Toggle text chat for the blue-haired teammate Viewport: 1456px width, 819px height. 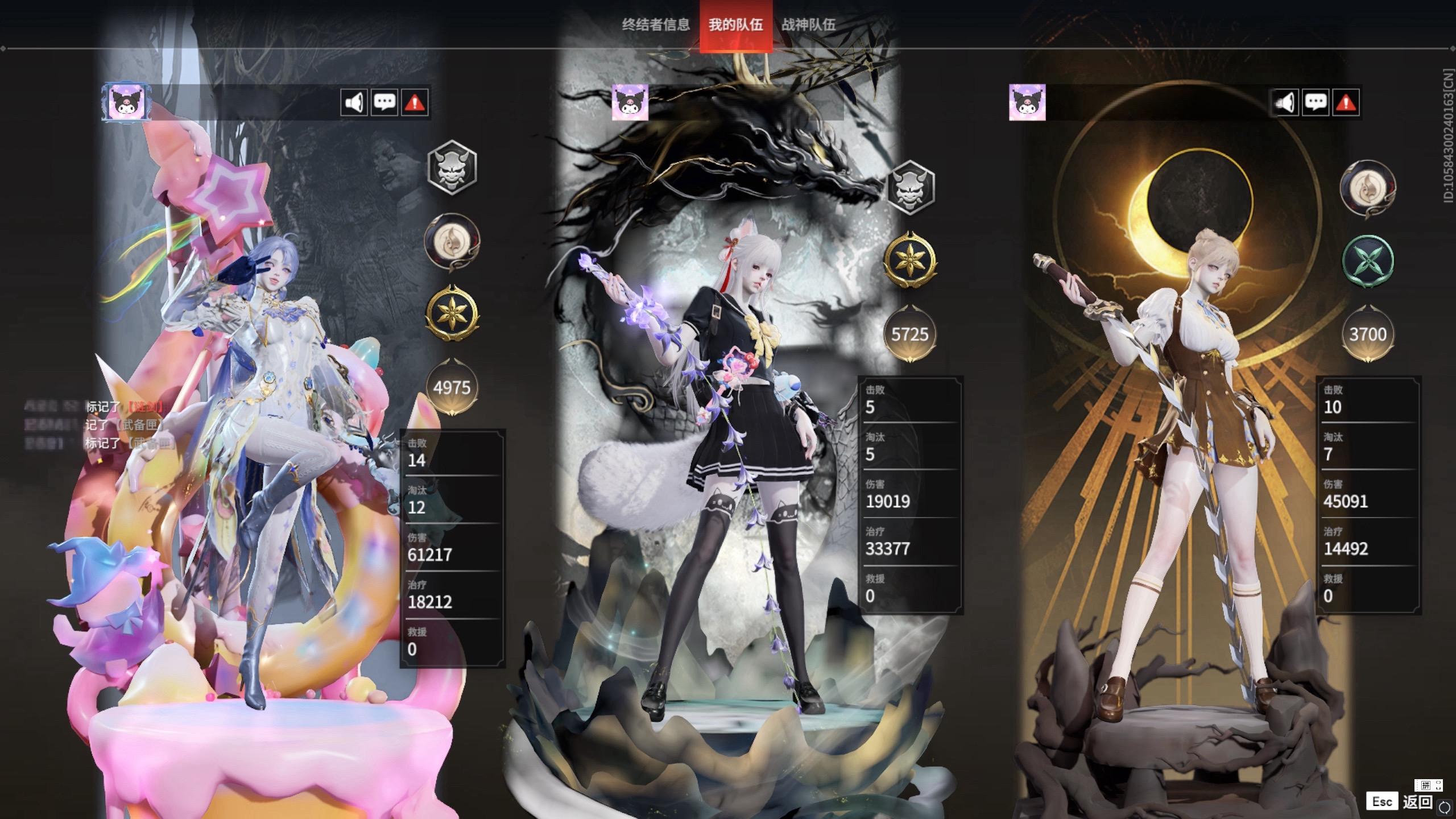click(x=384, y=103)
